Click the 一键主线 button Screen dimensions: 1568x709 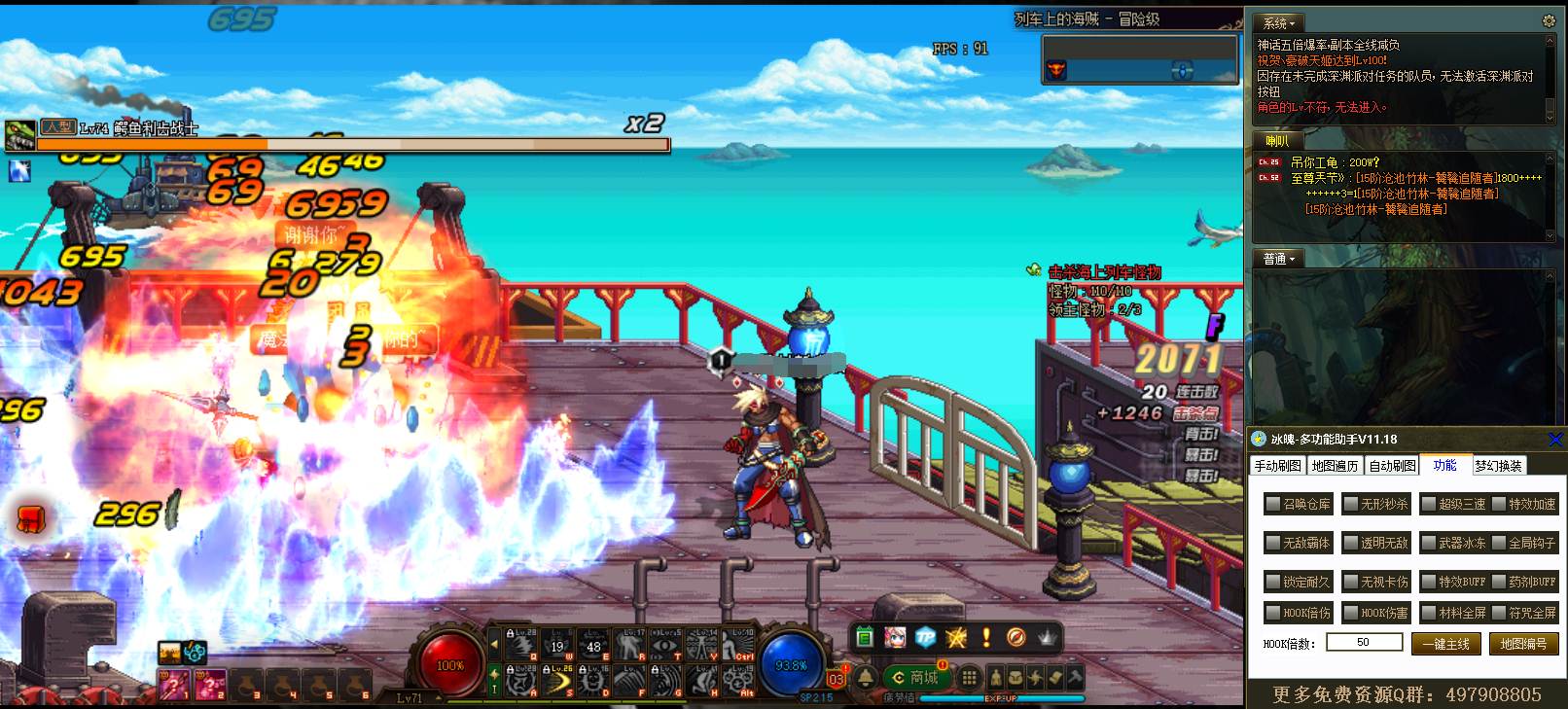(1446, 644)
